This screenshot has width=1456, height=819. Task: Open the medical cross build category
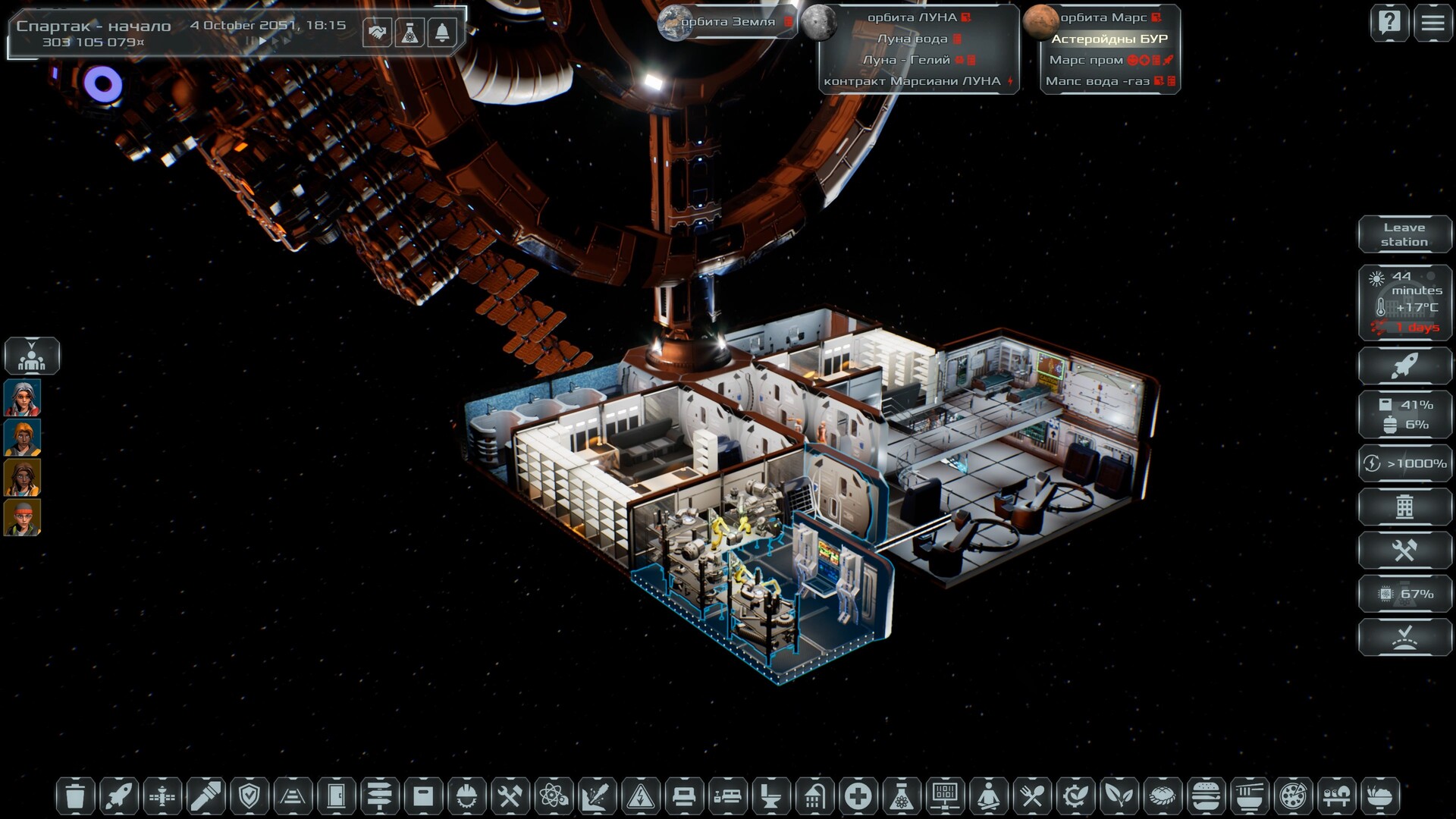point(858,796)
